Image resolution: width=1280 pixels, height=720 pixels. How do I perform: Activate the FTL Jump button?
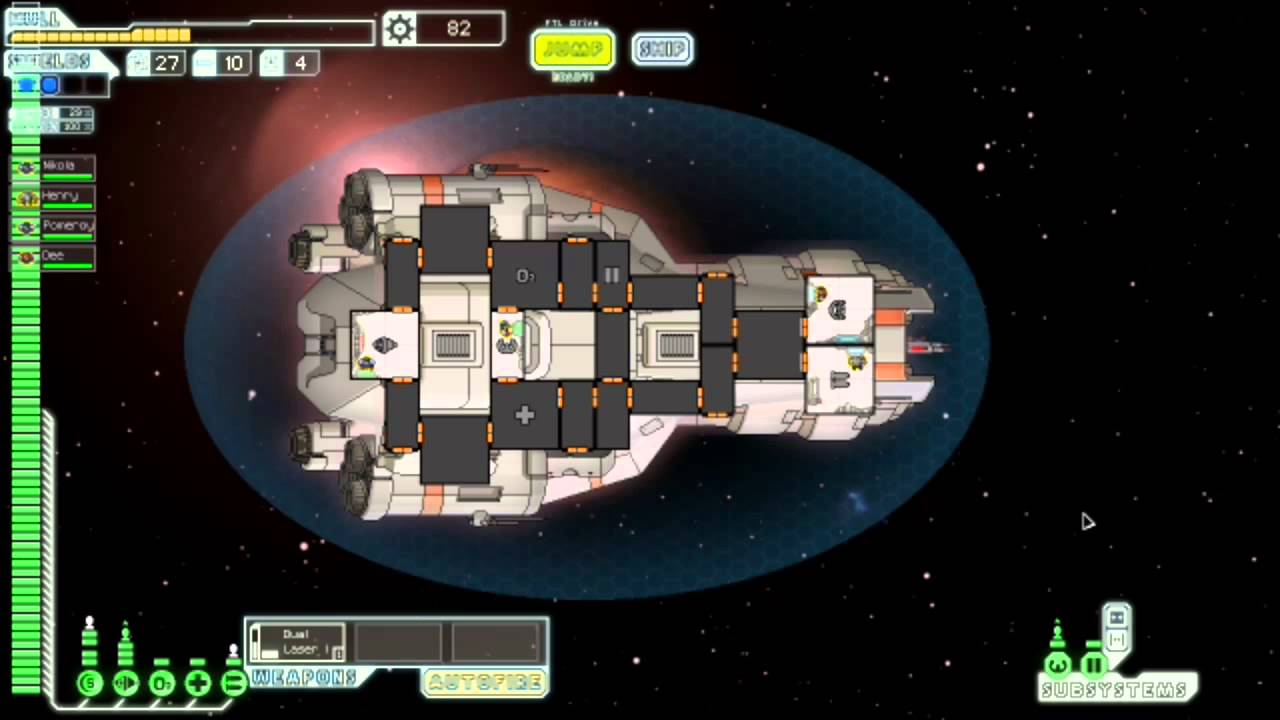pyautogui.click(x=573, y=49)
